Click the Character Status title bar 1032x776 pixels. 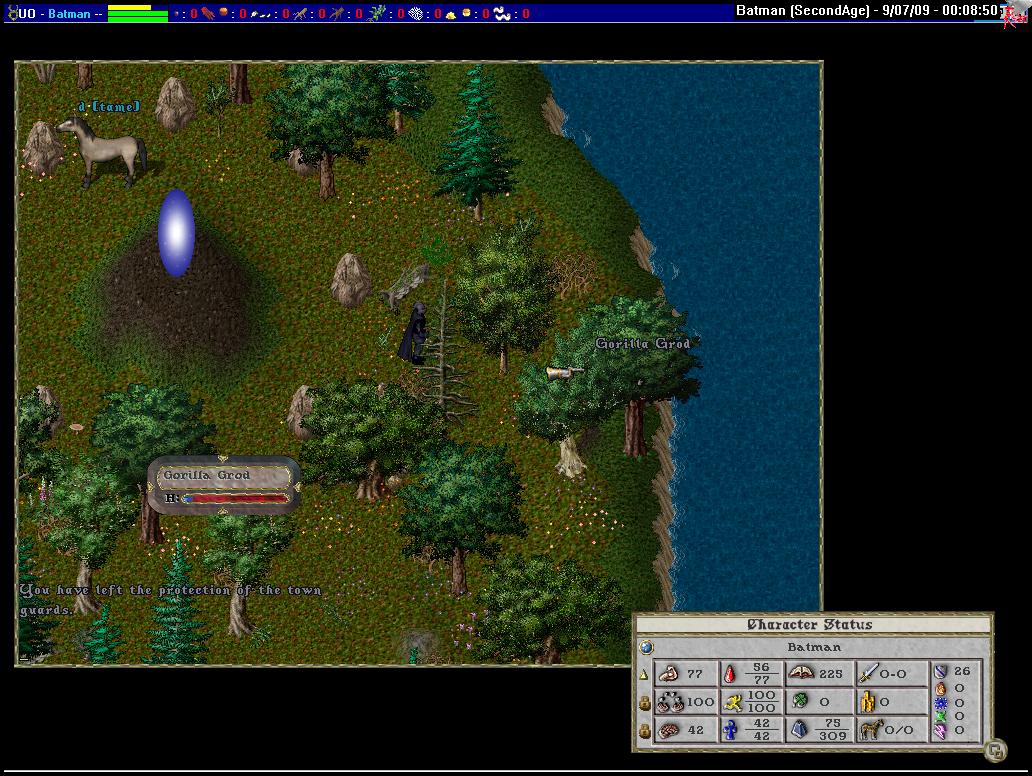click(x=812, y=625)
